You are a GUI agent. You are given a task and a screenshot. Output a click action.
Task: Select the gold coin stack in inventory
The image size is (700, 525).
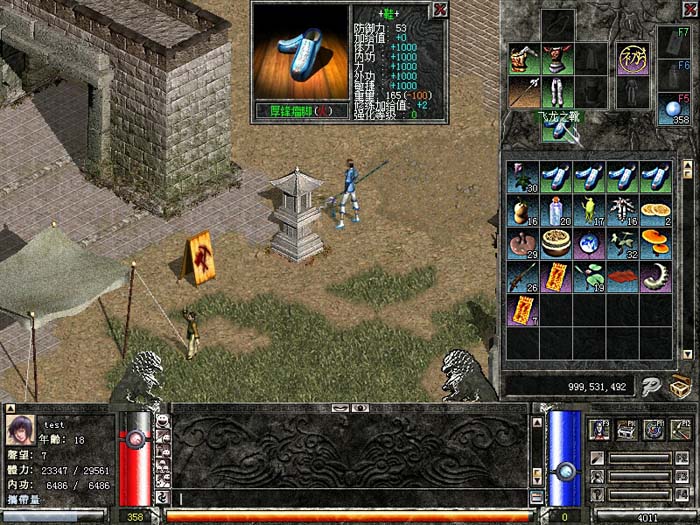pyautogui.click(x=656, y=212)
